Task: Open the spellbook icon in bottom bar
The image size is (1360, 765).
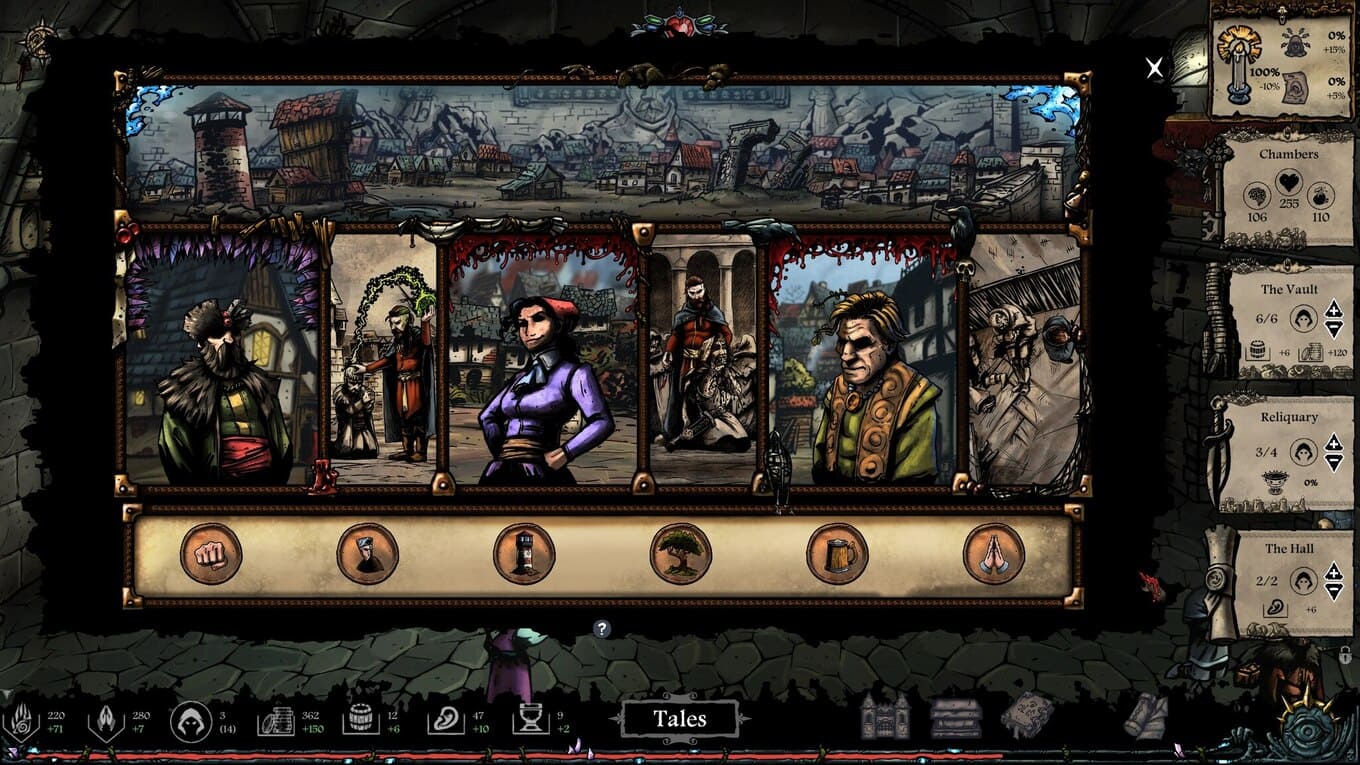Action: [x=1027, y=716]
